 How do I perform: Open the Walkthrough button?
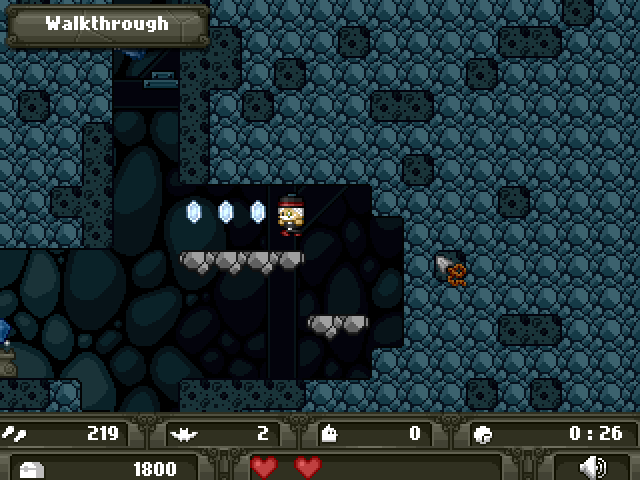pyautogui.click(x=107, y=24)
